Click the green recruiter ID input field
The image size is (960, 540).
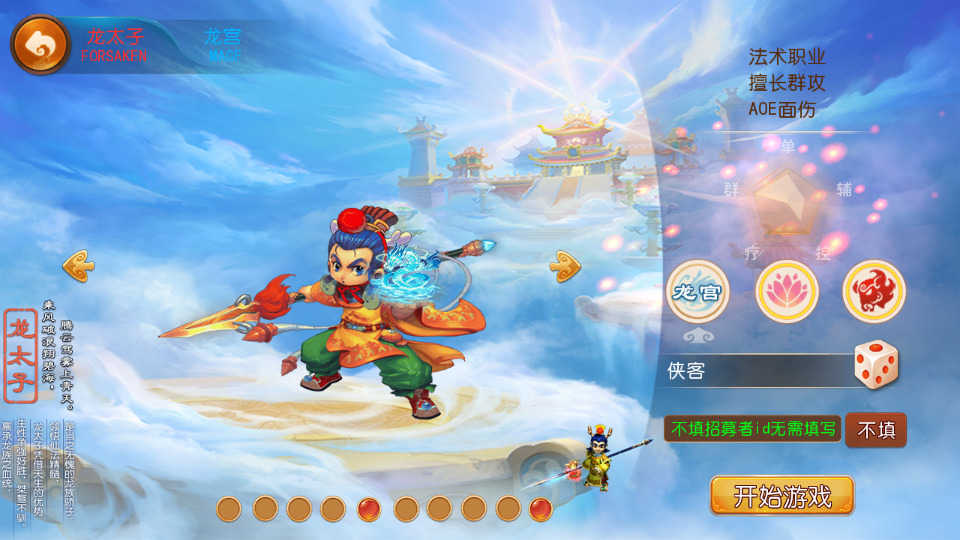click(752, 429)
